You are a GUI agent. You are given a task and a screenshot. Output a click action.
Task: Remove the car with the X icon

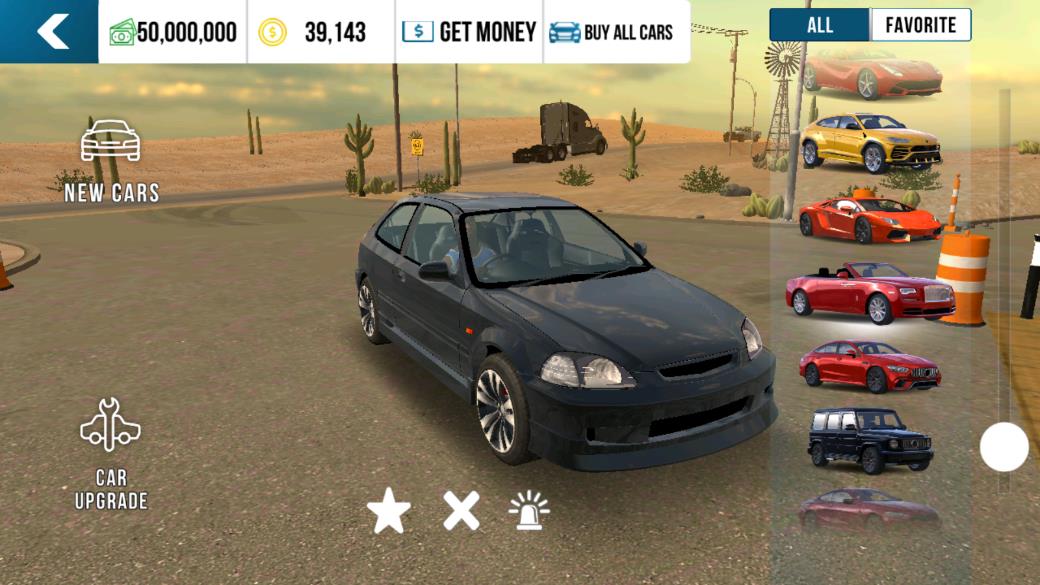pyautogui.click(x=461, y=511)
